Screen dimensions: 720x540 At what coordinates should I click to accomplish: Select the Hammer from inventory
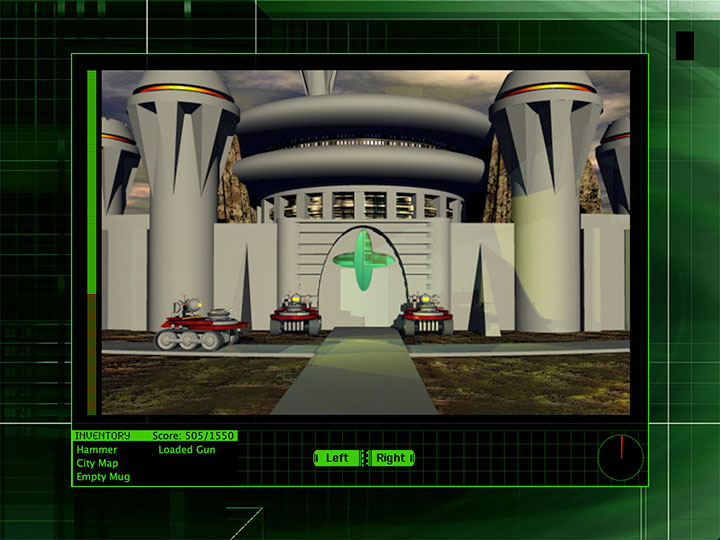(x=96, y=450)
